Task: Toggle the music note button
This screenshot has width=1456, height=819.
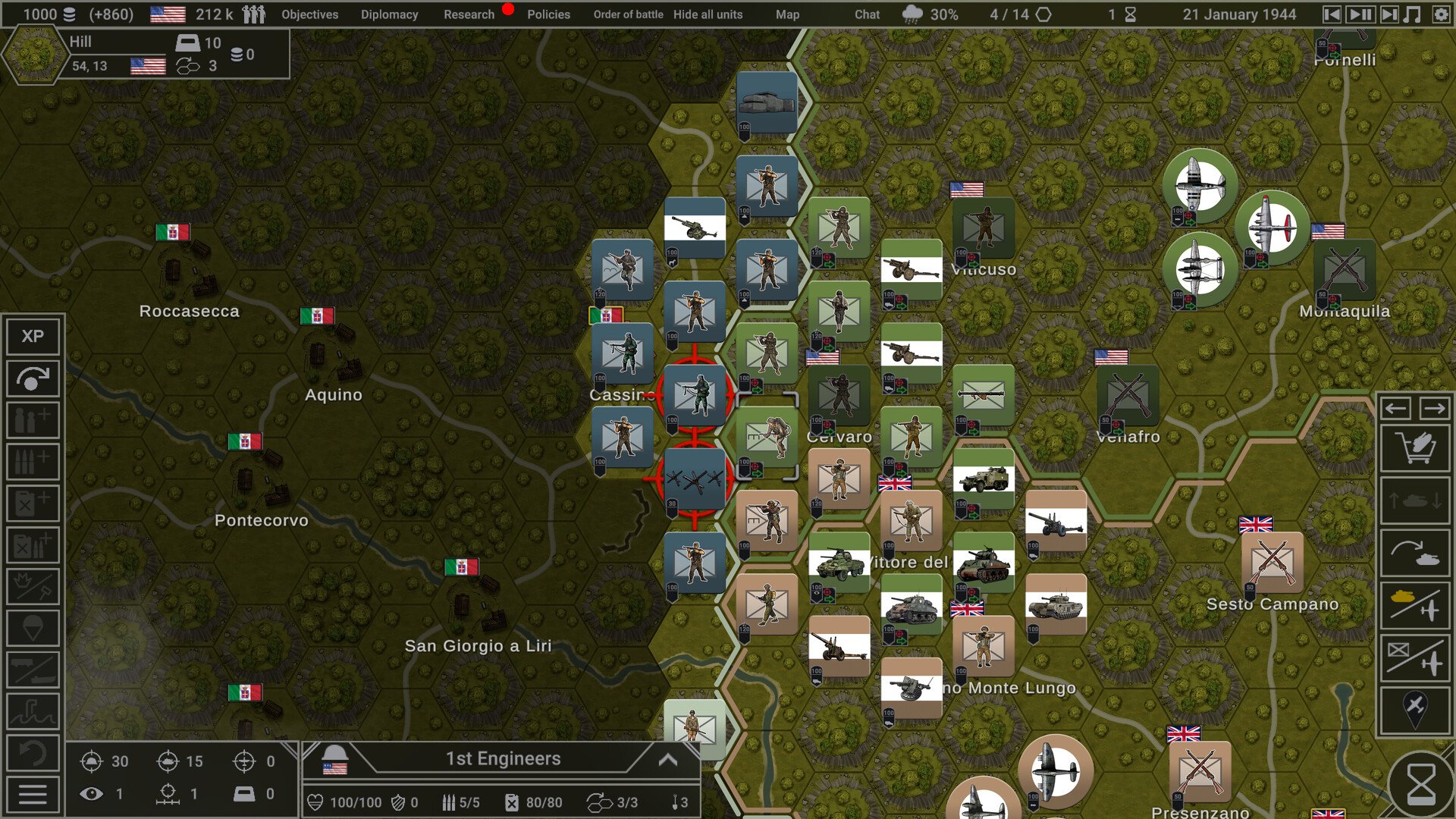Action: [x=1412, y=14]
